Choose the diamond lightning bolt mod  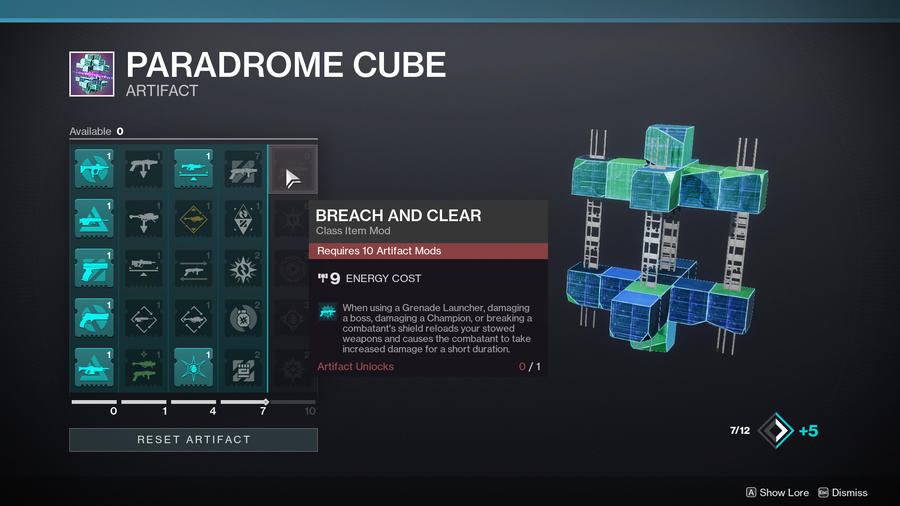tap(243, 219)
